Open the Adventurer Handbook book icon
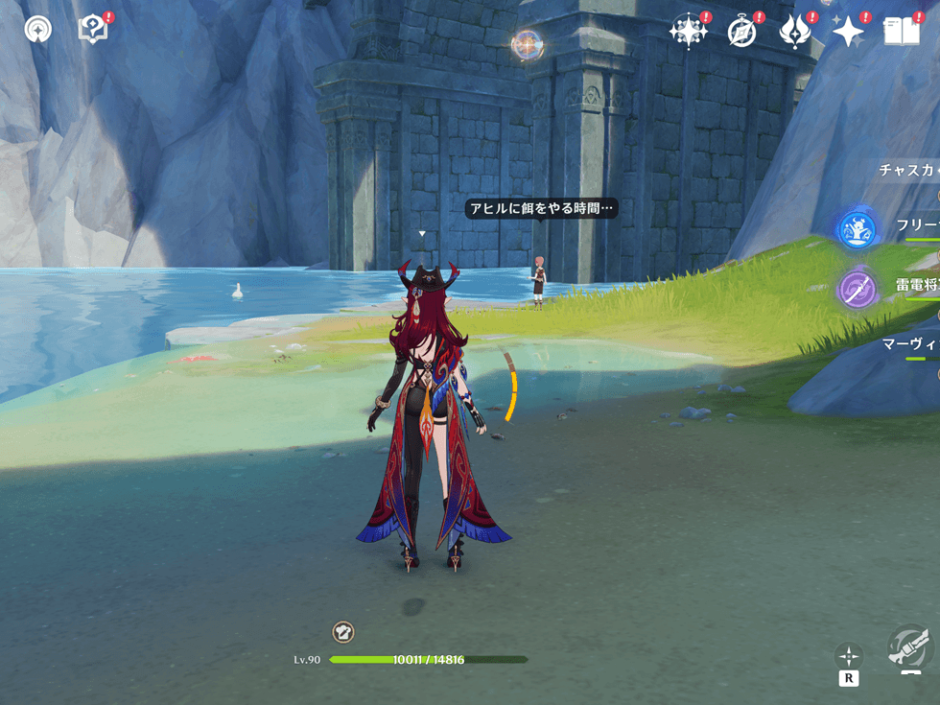 click(x=902, y=31)
